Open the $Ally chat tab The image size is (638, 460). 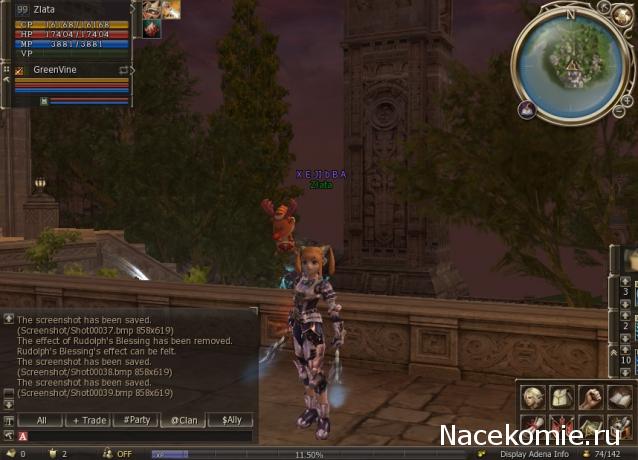coord(230,420)
